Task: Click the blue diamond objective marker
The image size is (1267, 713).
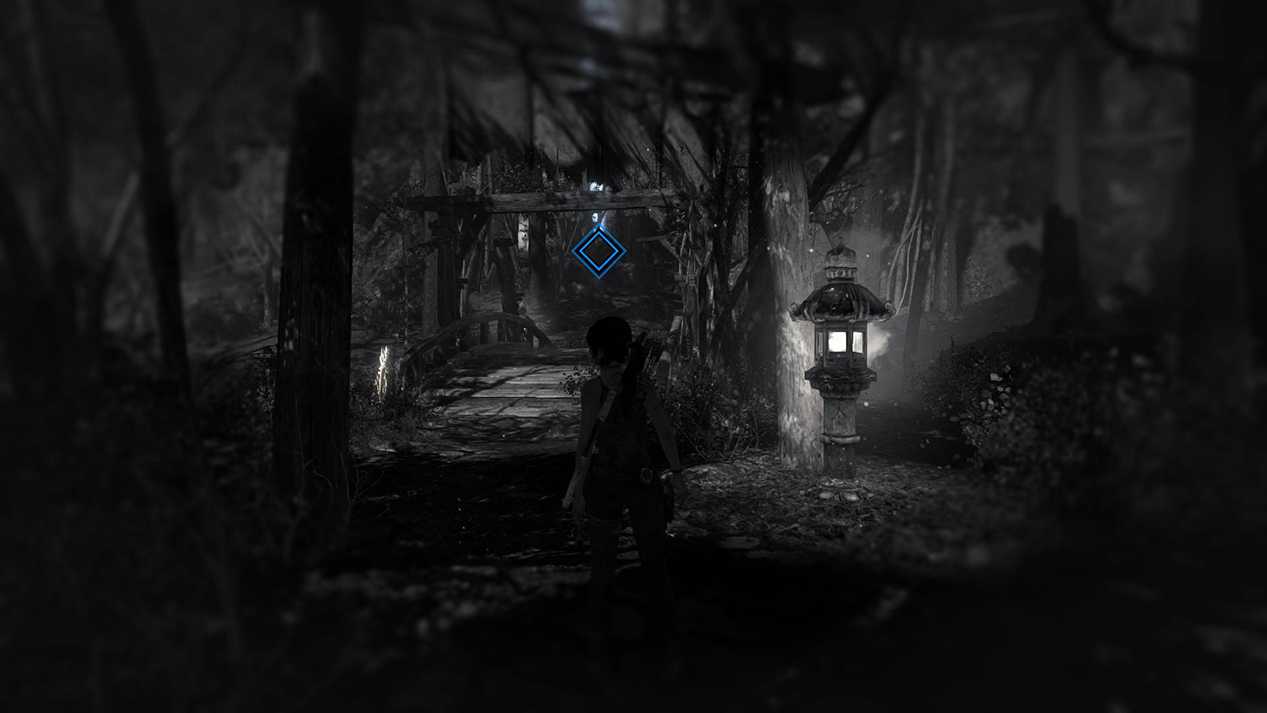Action: point(599,251)
